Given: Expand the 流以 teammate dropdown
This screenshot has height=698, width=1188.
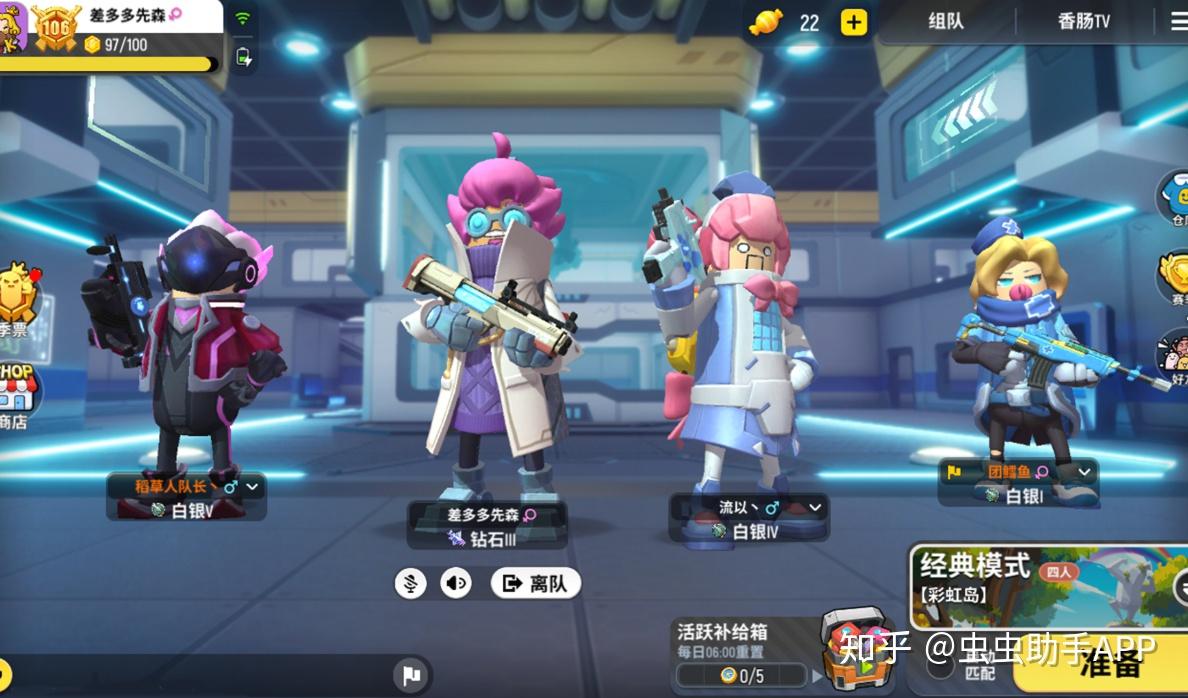Looking at the screenshot, I should 815,507.
